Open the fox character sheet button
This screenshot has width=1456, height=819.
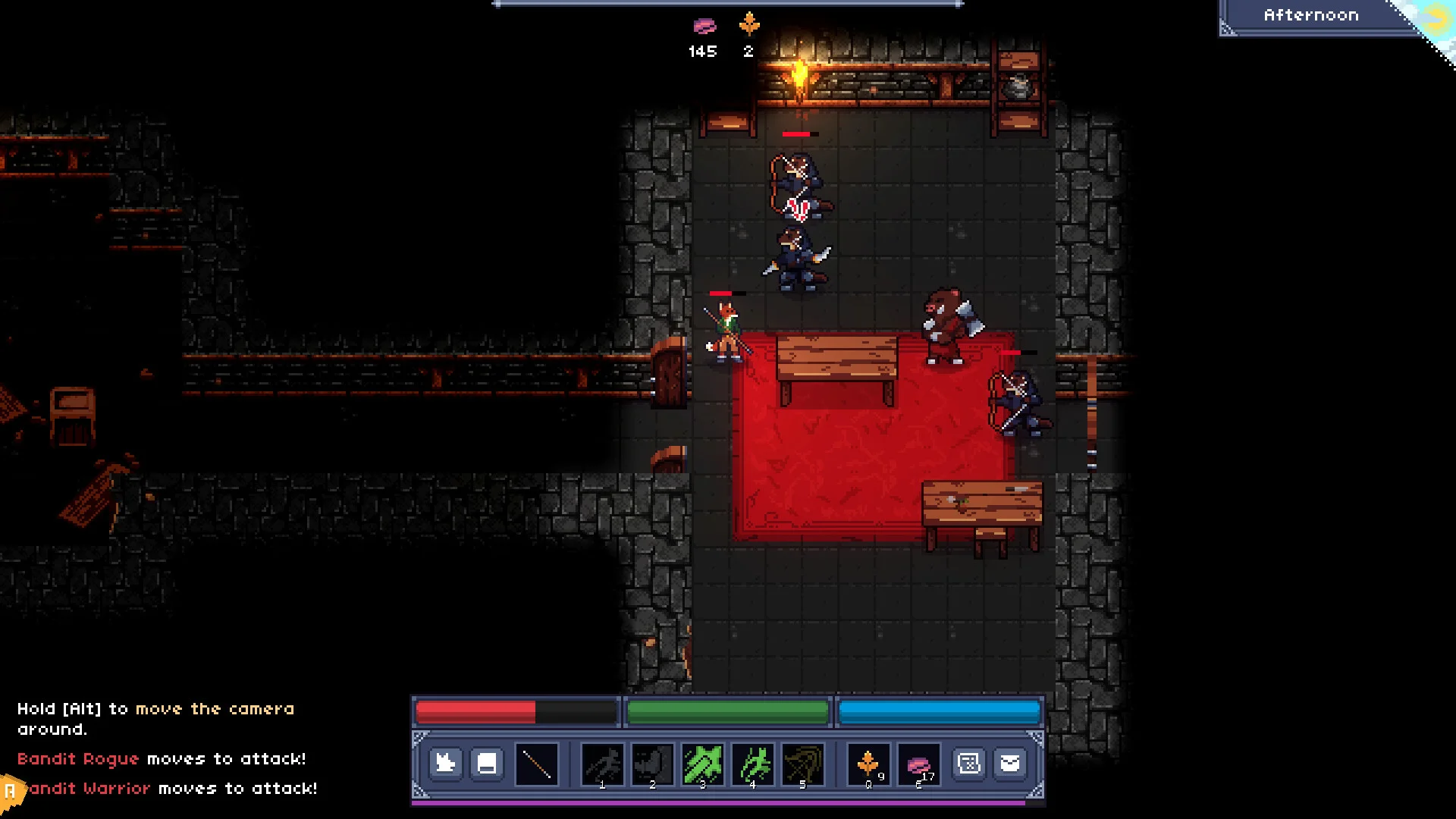point(445,764)
